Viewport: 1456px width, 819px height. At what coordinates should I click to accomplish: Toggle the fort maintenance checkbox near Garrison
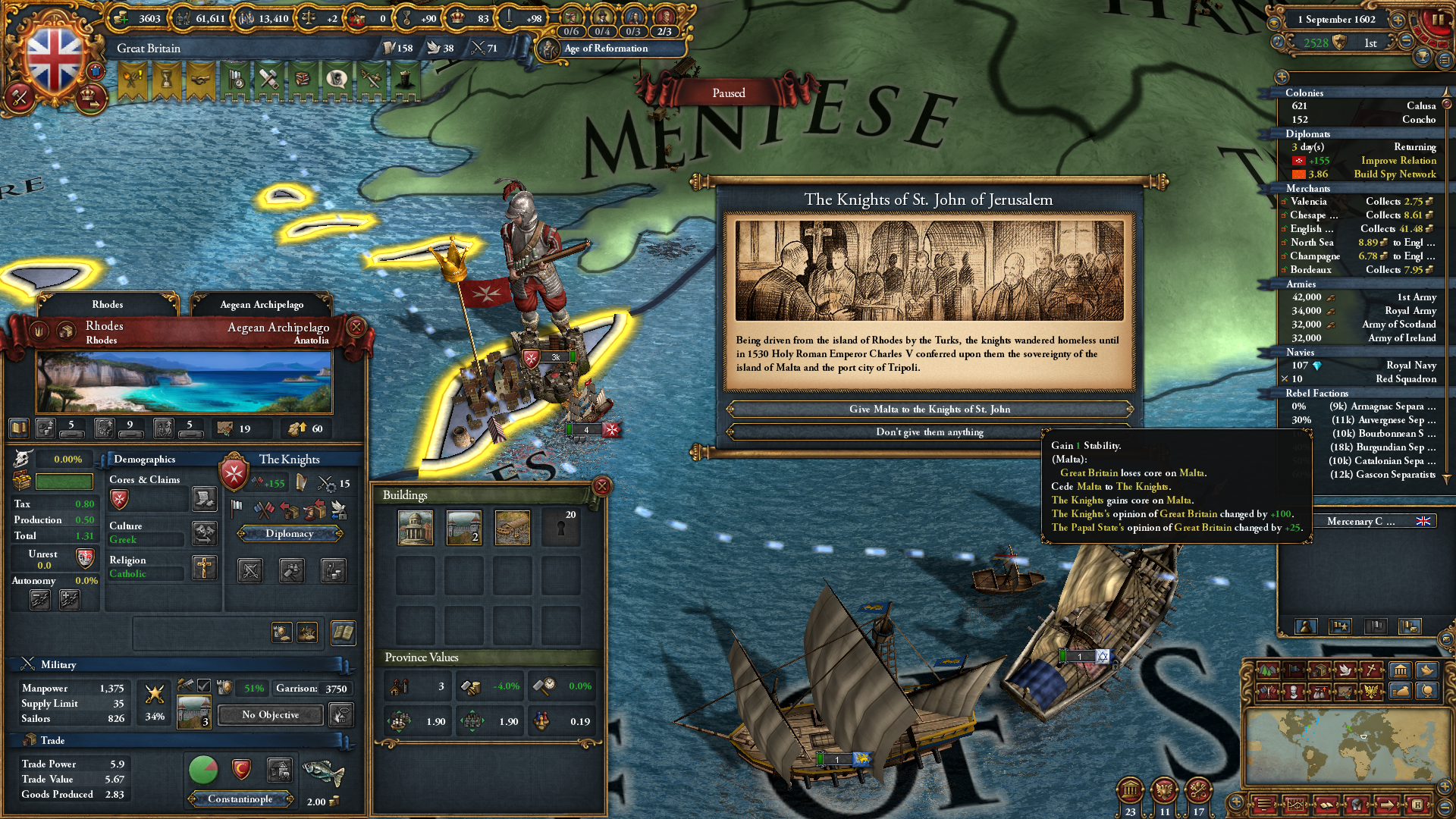[x=203, y=686]
